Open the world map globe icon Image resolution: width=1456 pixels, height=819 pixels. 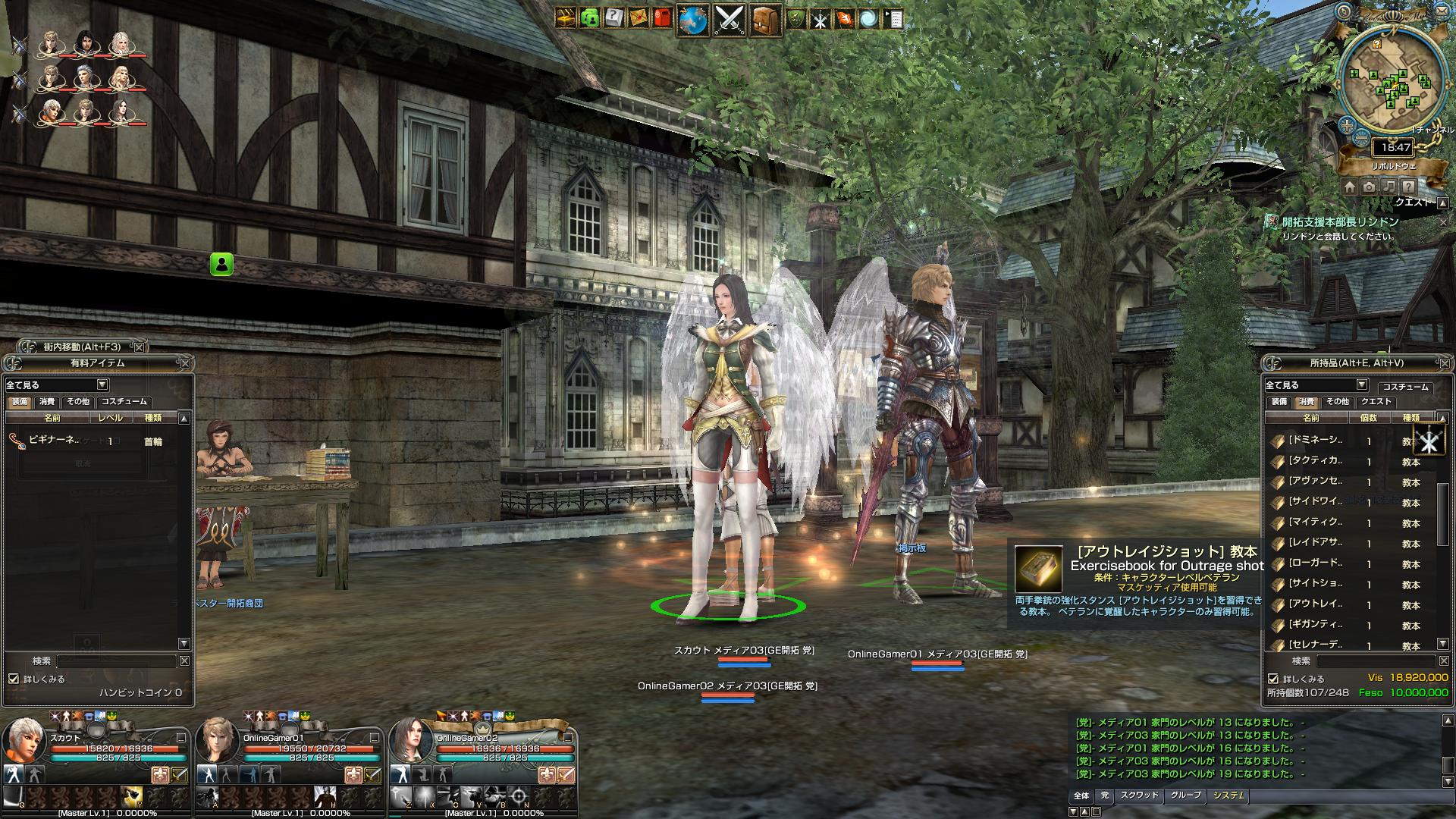[692, 20]
